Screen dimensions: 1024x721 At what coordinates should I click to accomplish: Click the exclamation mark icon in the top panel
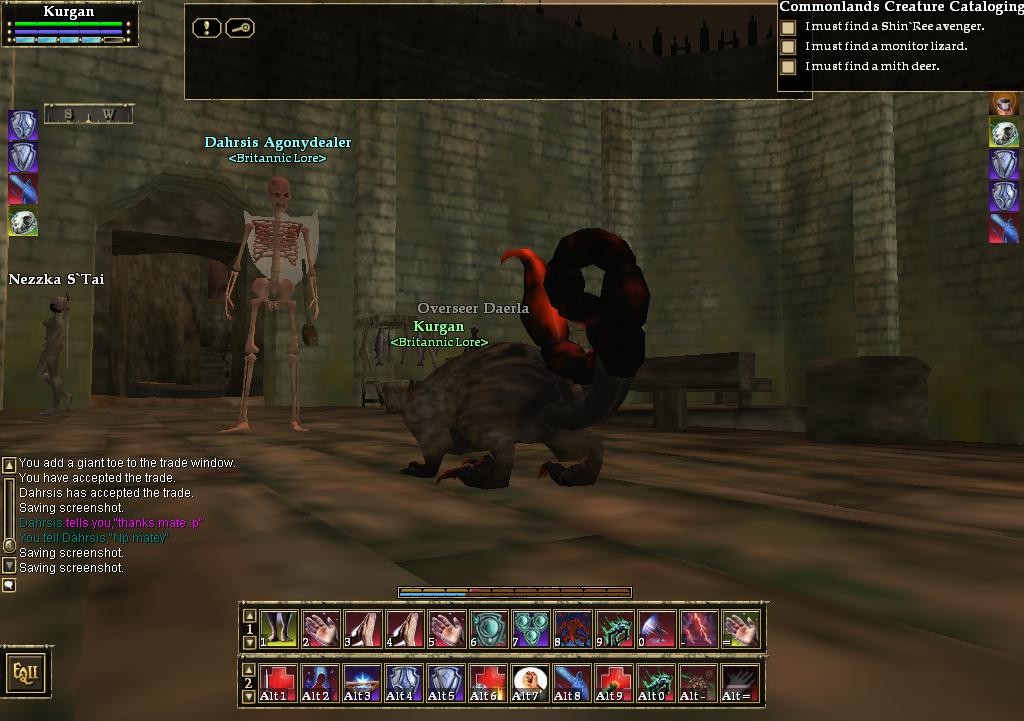206,28
